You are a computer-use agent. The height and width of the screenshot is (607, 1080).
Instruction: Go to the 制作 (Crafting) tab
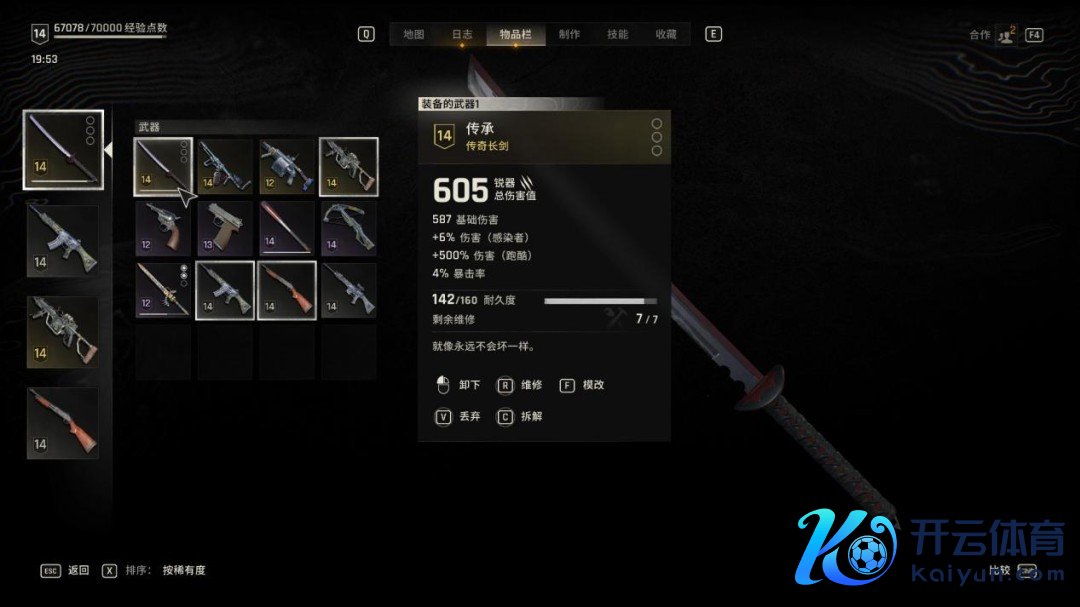click(569, 34)
